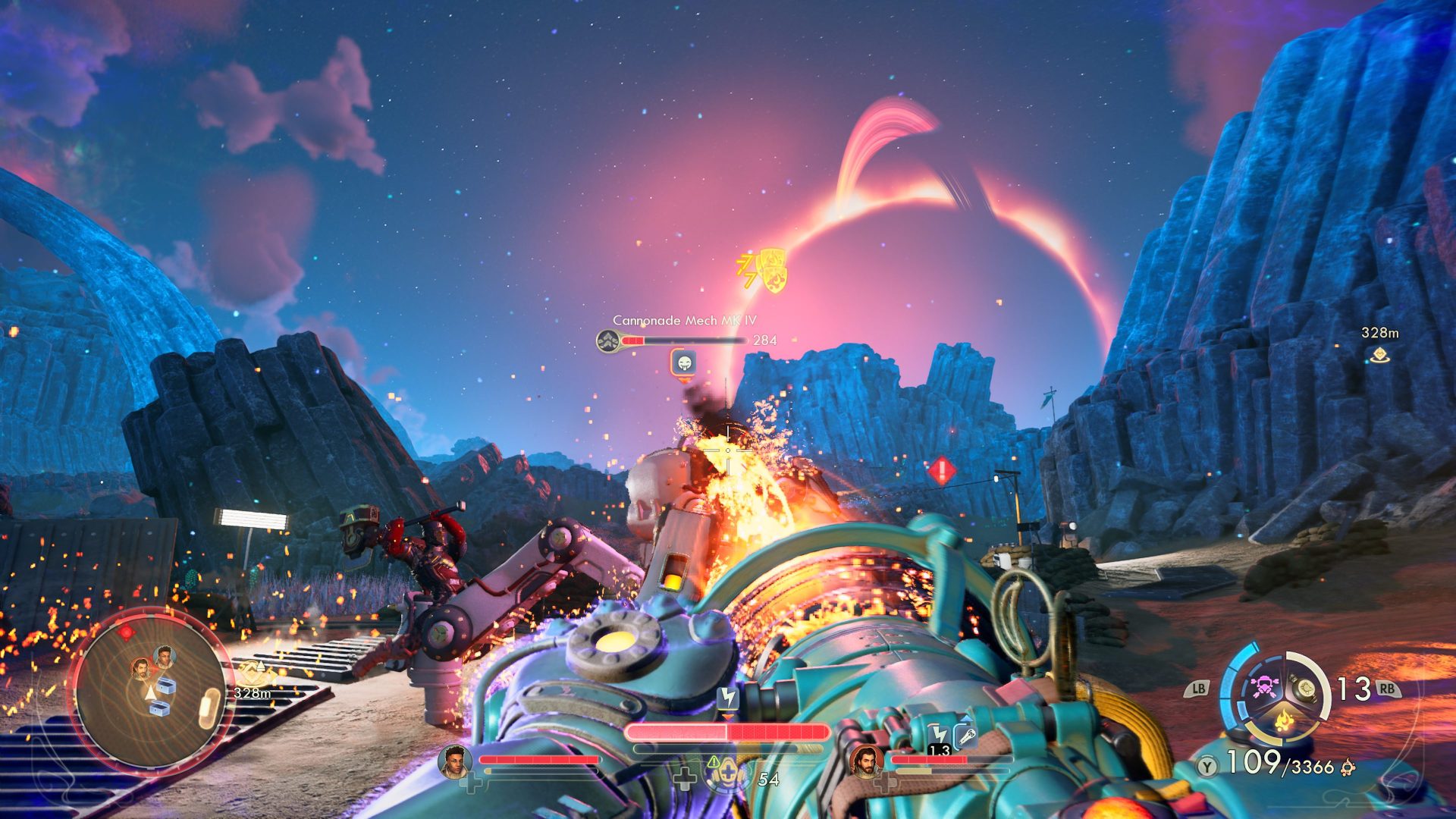
Task: Click the left companion's portrait on the minimap
Action: coord(142,668)
